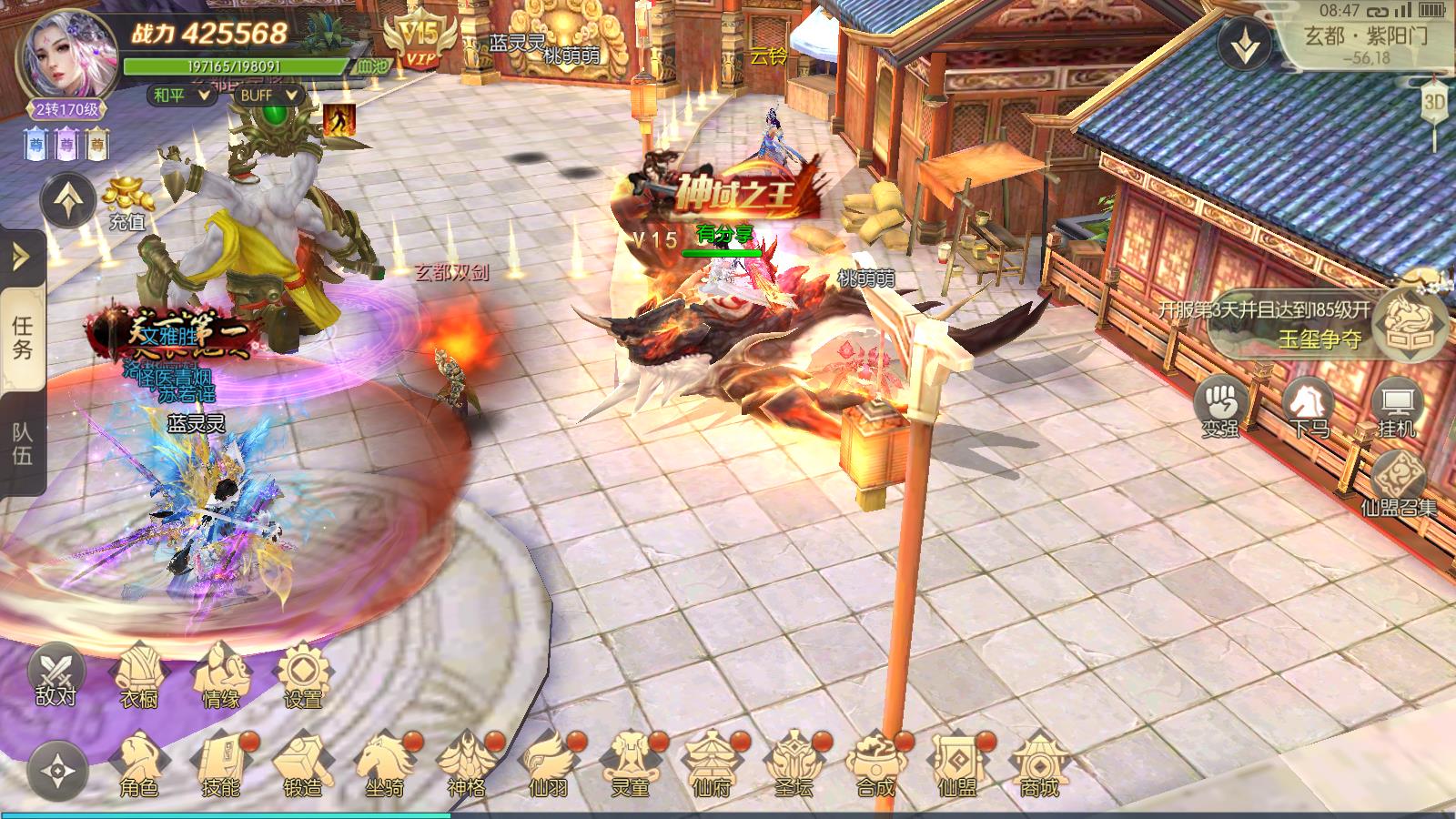Viewport: 1456px width, 819px height.
Task: Open the 神格 menu
Action: pos(466,765)
